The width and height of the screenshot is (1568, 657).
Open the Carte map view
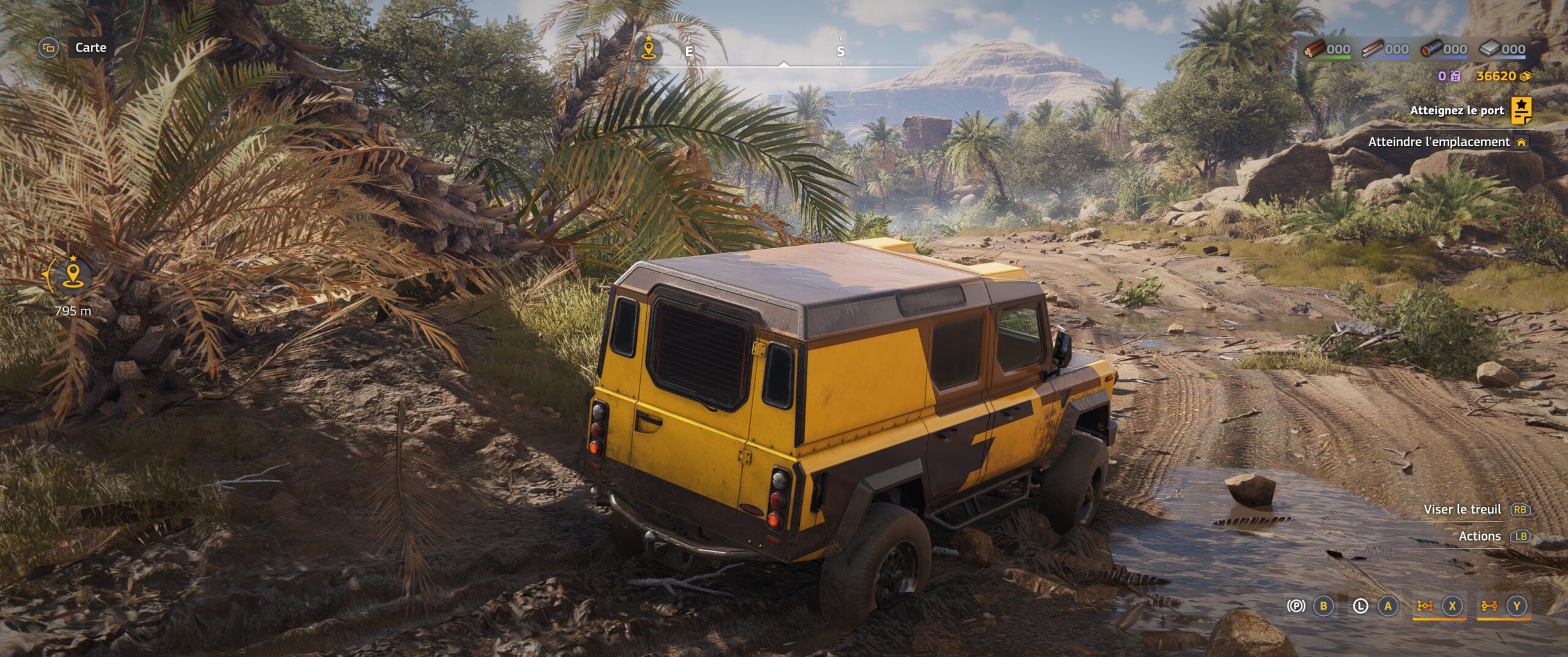[90, 47]
